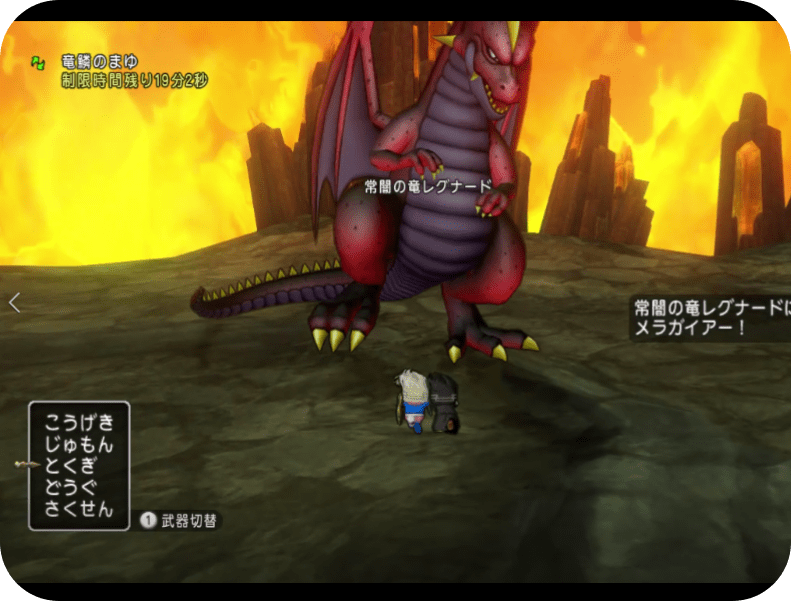Click the left arrow at screen edge
This screenshot has height=601, width=791.
[x=14, y=302]
